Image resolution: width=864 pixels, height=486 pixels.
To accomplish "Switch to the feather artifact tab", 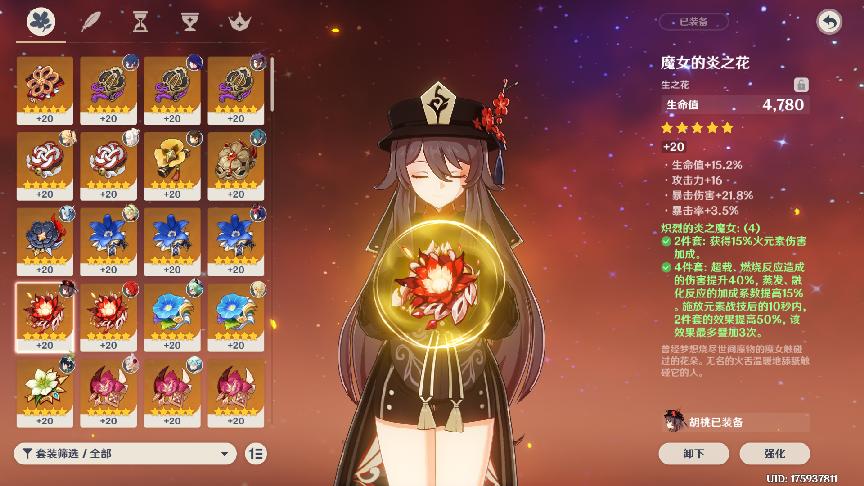I will coord(91,21).
